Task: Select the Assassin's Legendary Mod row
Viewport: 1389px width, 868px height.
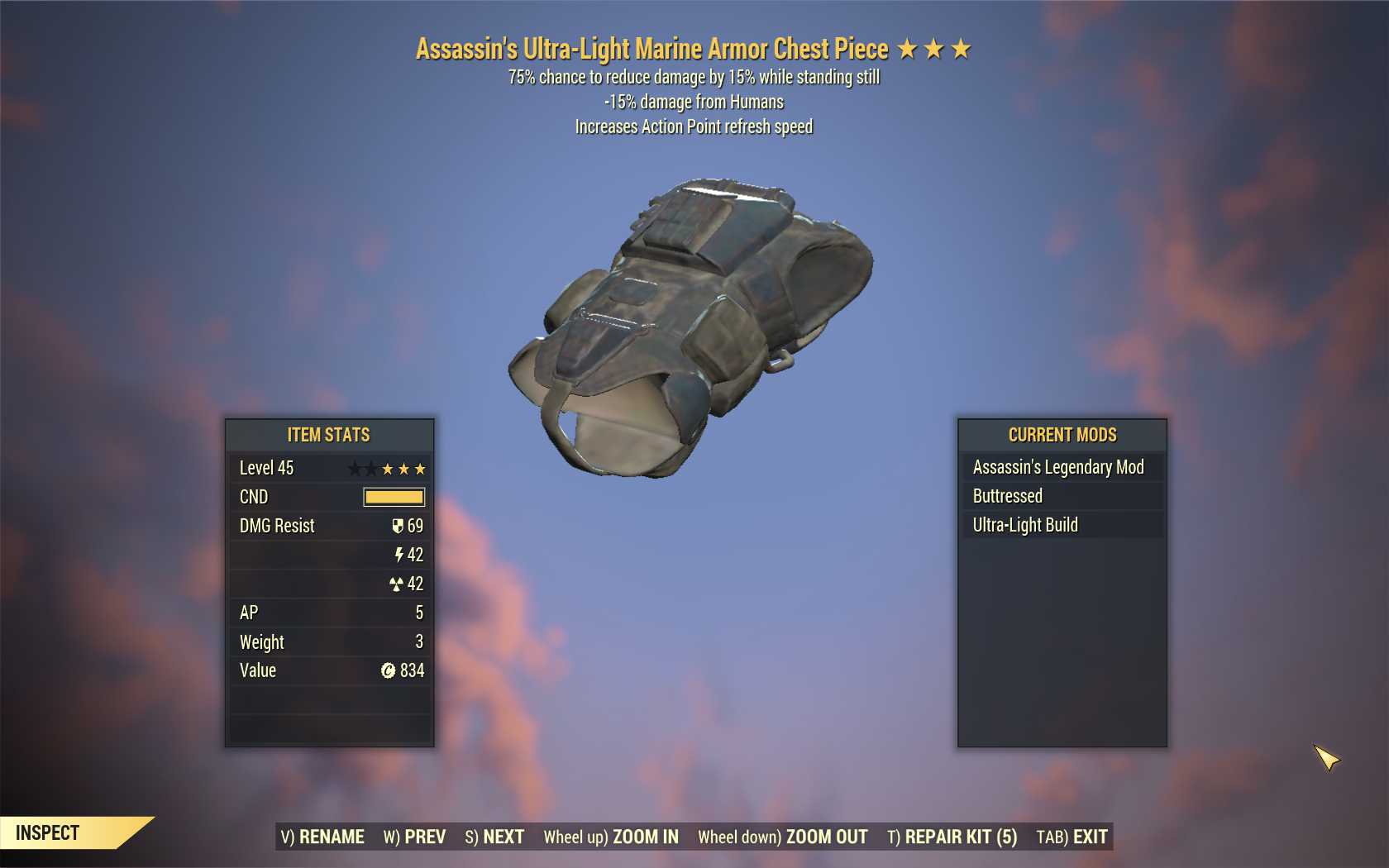Action: click(x=1062, y=467)
